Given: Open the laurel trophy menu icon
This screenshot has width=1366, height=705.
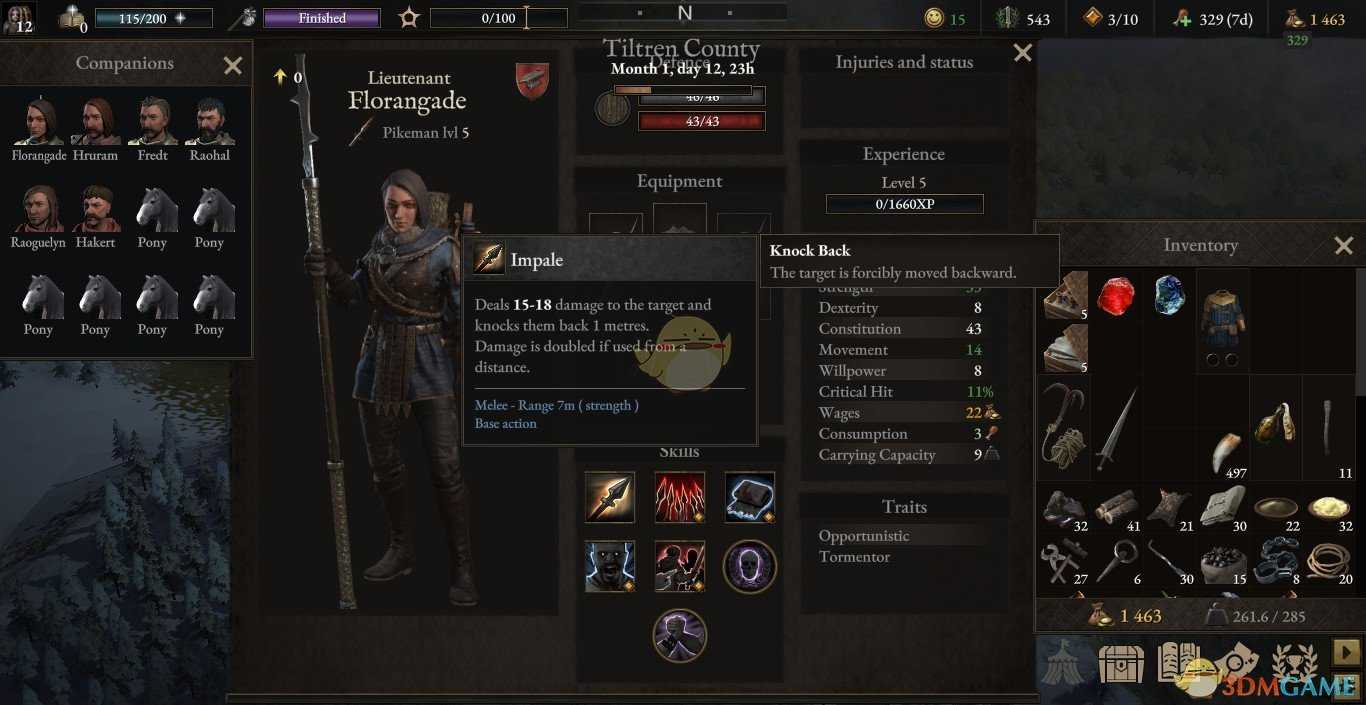Looking at the screenshot, I should (1294, 661).
